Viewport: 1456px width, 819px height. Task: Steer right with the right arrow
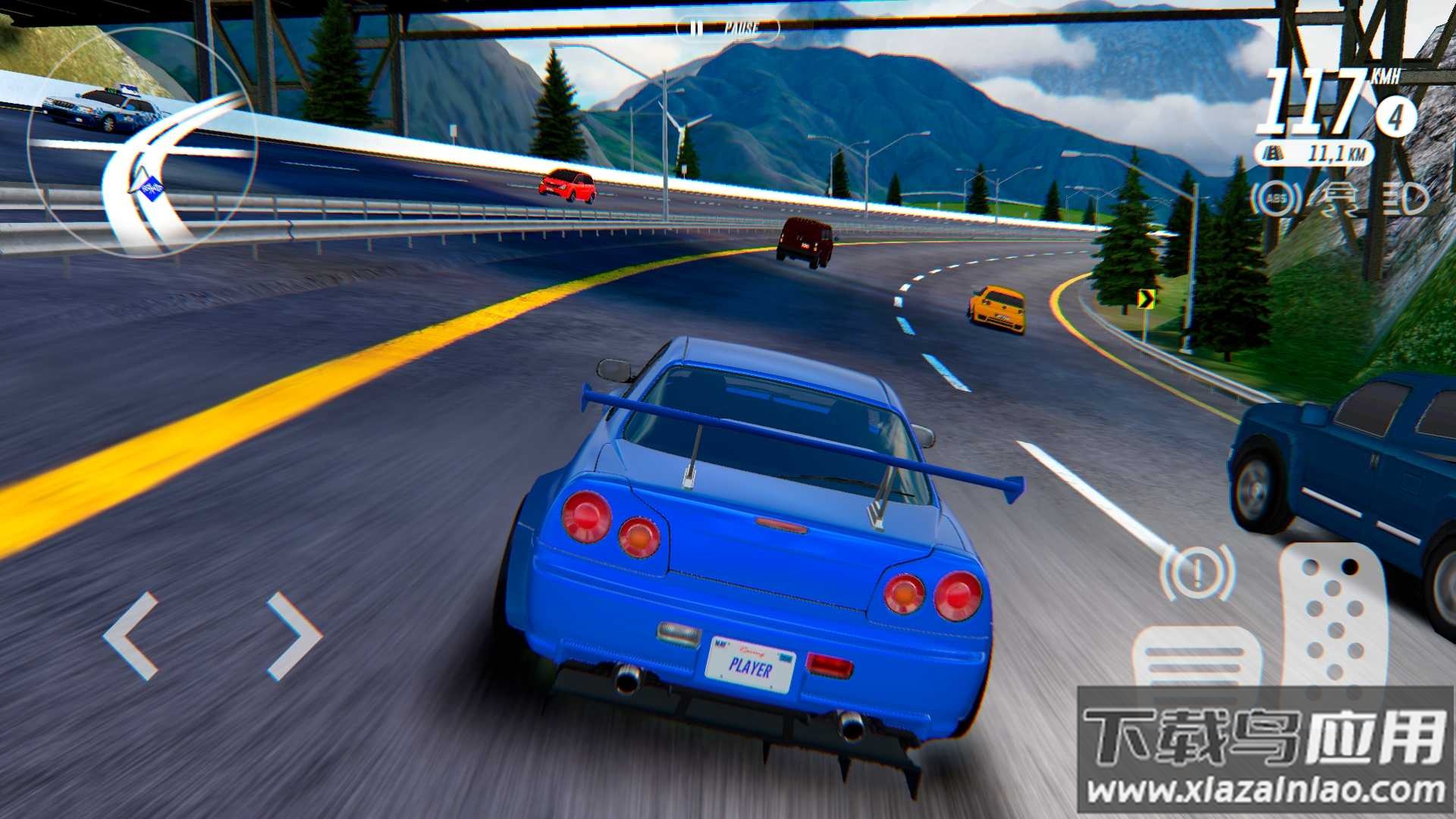pyautogui.click(x=294, y=635)
